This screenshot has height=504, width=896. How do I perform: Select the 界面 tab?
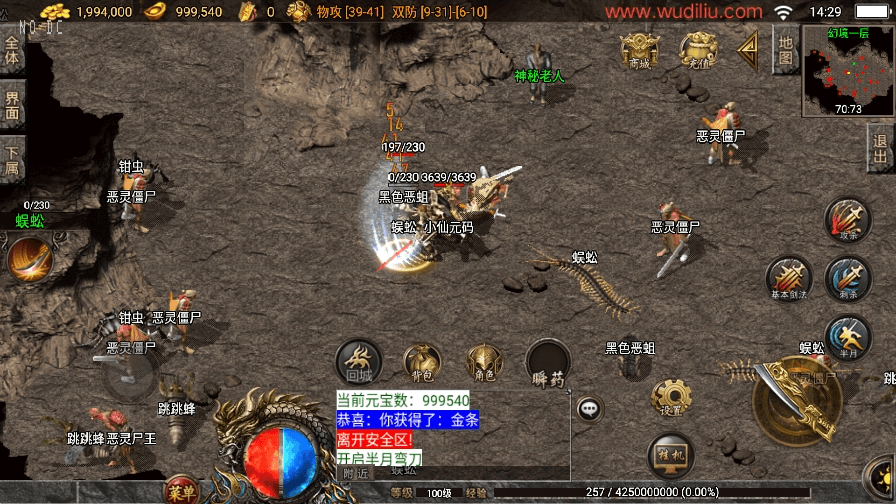click(12, 105)
